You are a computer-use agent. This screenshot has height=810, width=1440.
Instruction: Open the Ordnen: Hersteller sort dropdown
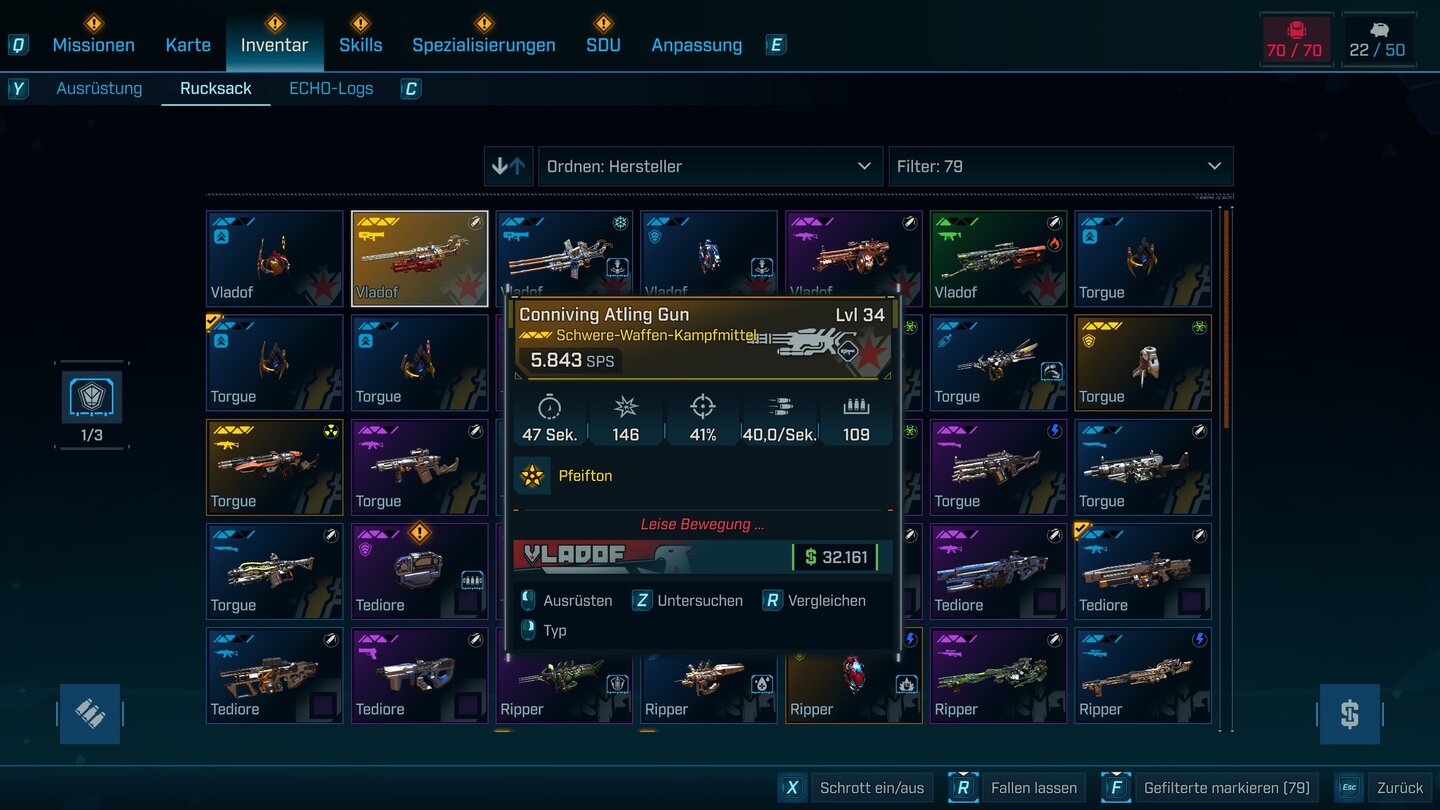point(709,166)
